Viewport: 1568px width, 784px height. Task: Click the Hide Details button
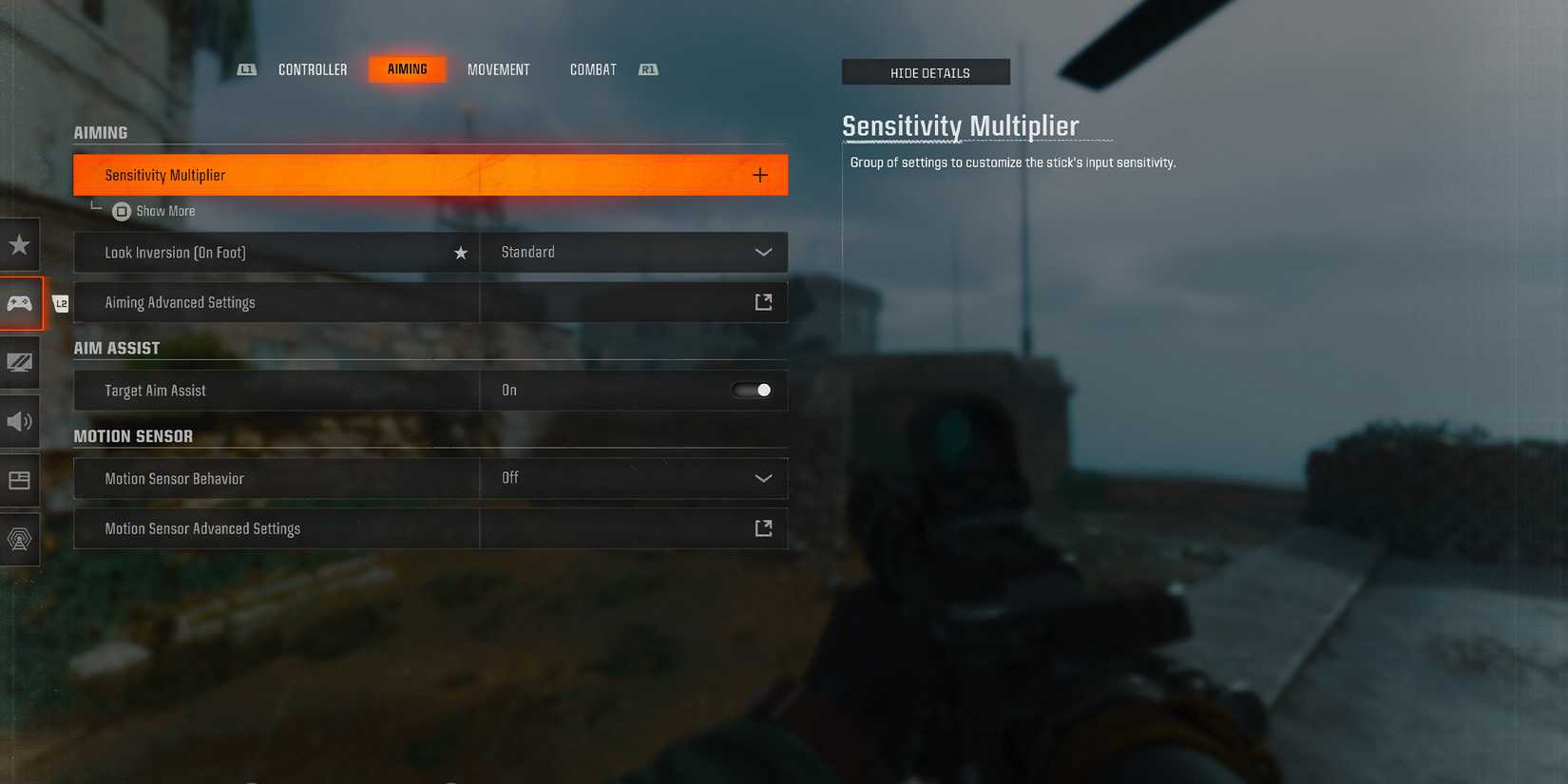(x=926, y=71)
